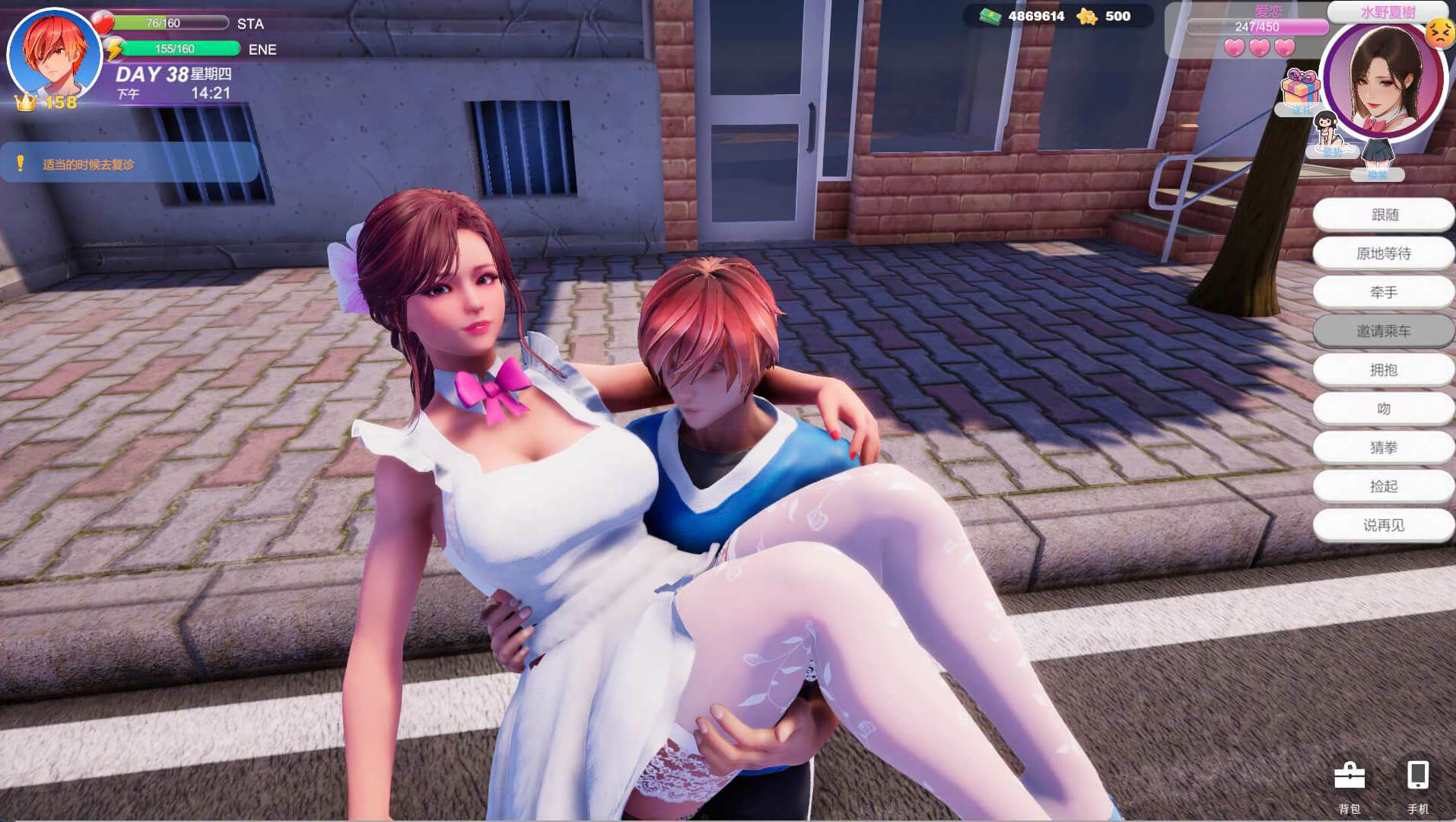Click the 牵手 (hold hands) action

point(1384,292)
